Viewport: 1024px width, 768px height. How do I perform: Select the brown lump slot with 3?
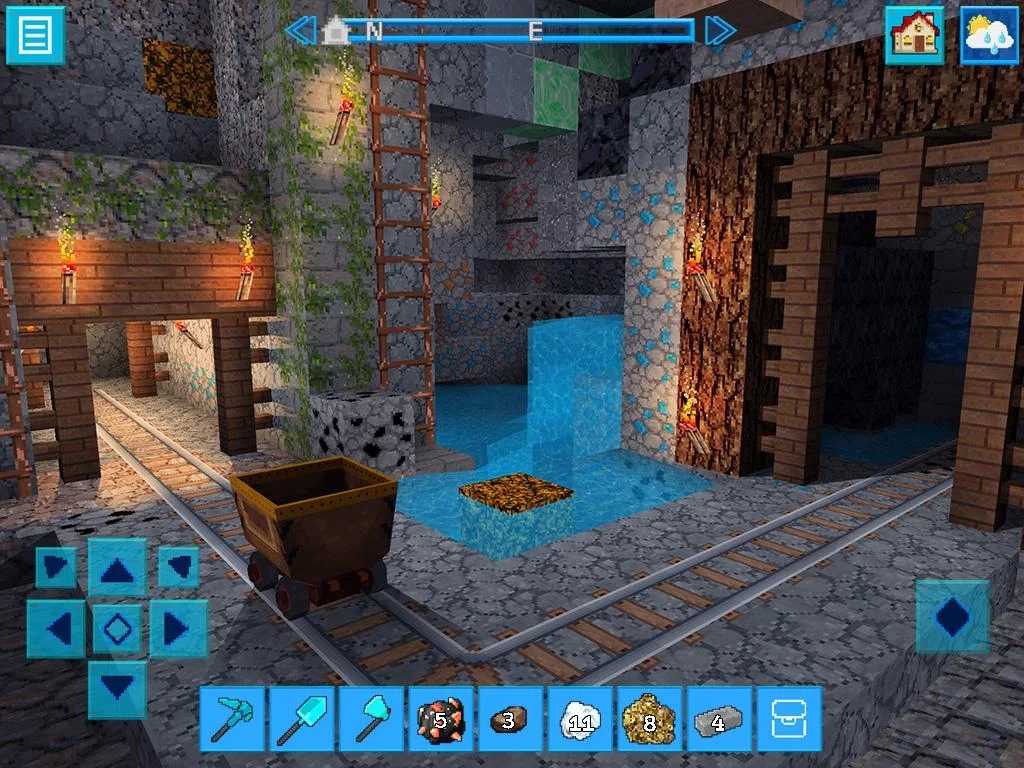(510, 718)
